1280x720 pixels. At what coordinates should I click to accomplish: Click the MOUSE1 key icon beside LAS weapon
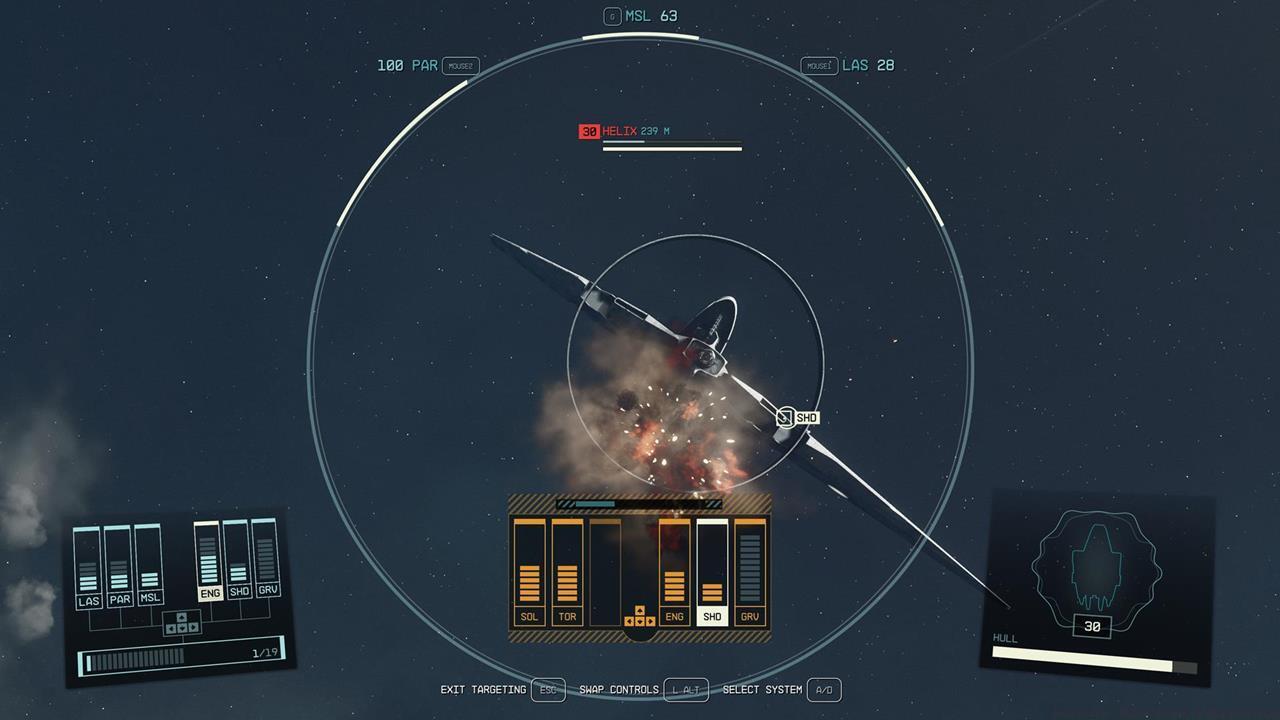(820, 65)
